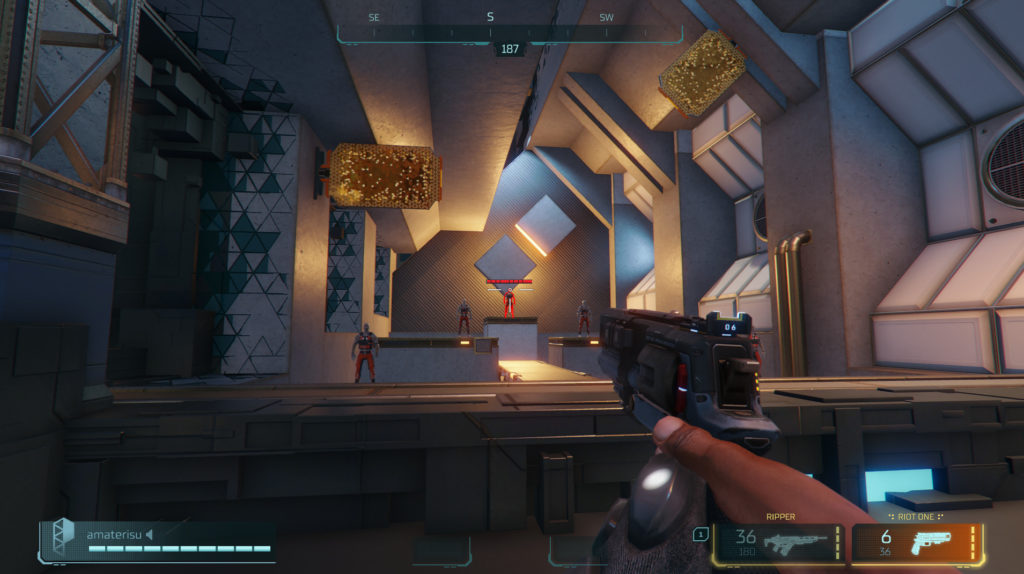This screenshot has height=574, width=1024.
Task: Toggle the speaker icon beside amaterisu
Action: (150, 534)
